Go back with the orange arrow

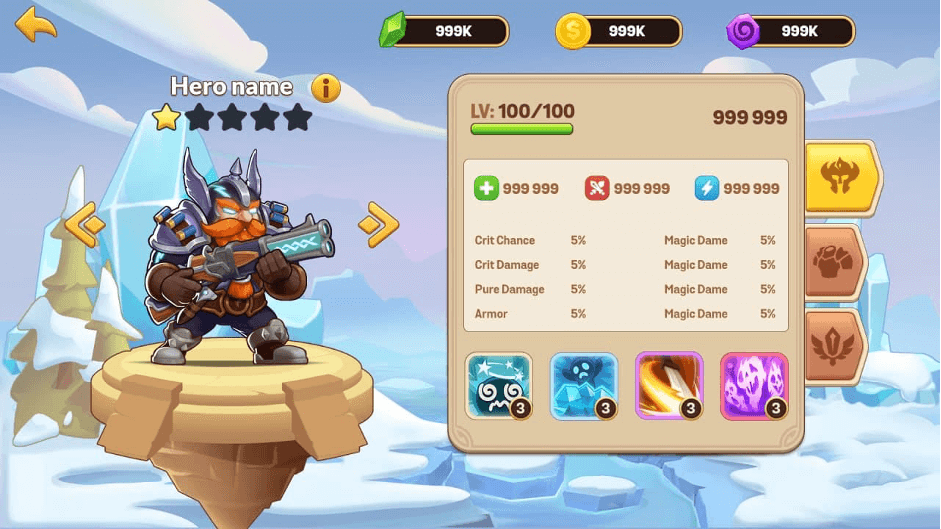coord(36,24)
